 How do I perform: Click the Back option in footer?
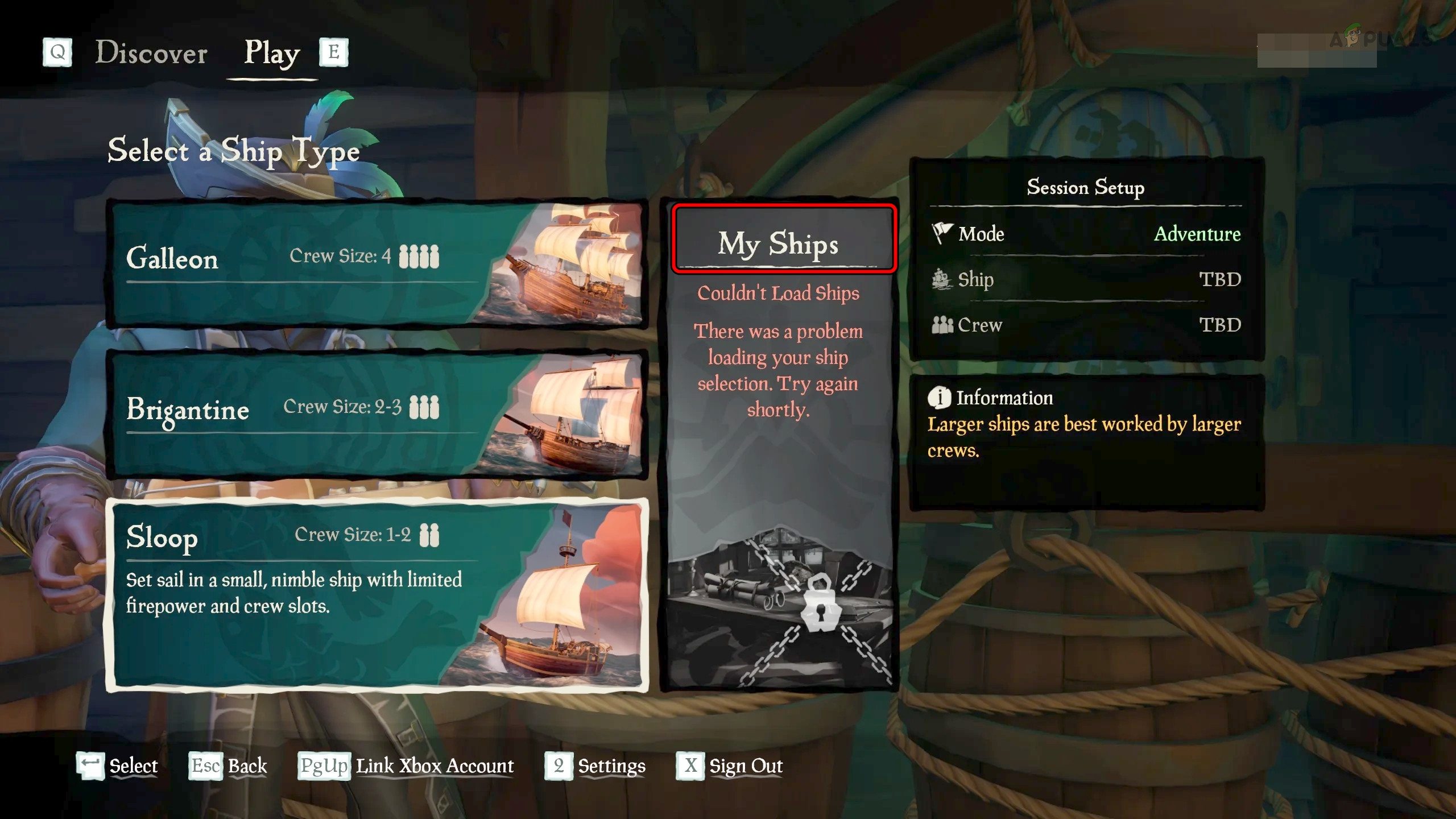coord(229,766)
